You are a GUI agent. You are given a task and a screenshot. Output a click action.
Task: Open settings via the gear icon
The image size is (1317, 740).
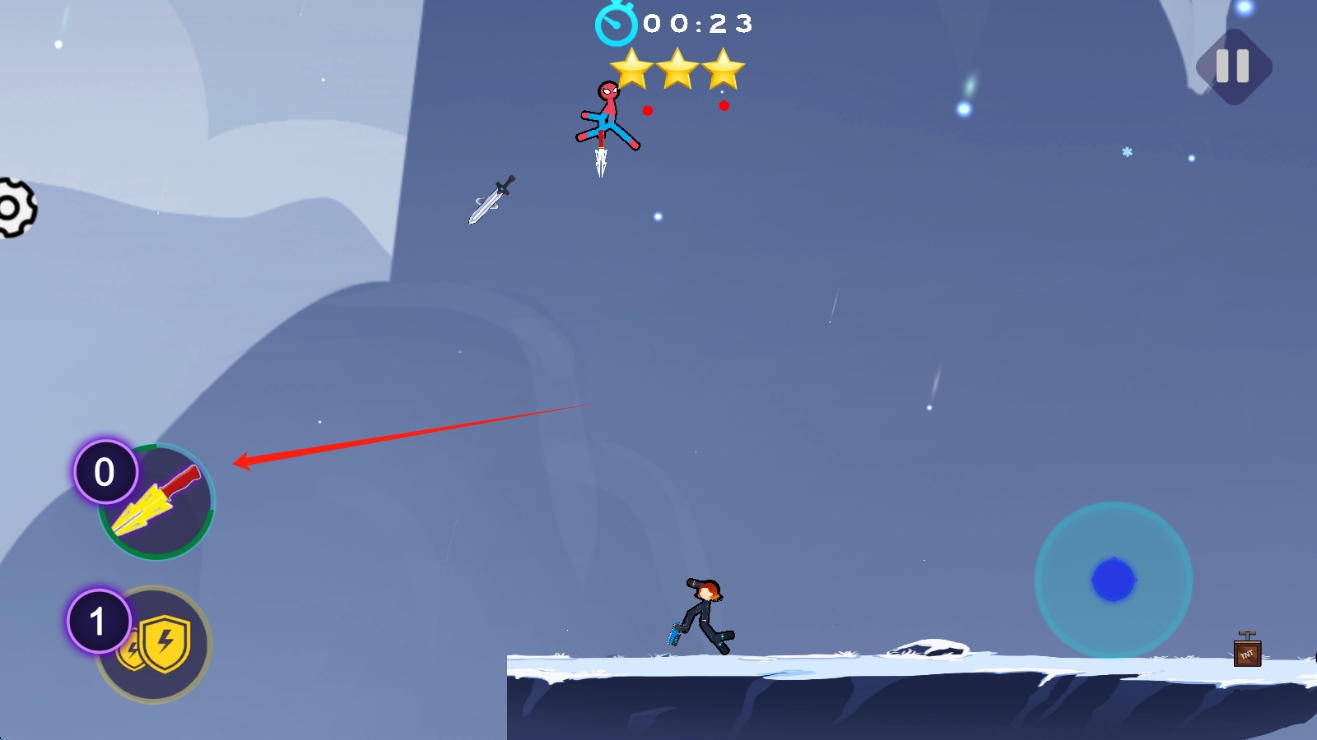pos(12,208)
